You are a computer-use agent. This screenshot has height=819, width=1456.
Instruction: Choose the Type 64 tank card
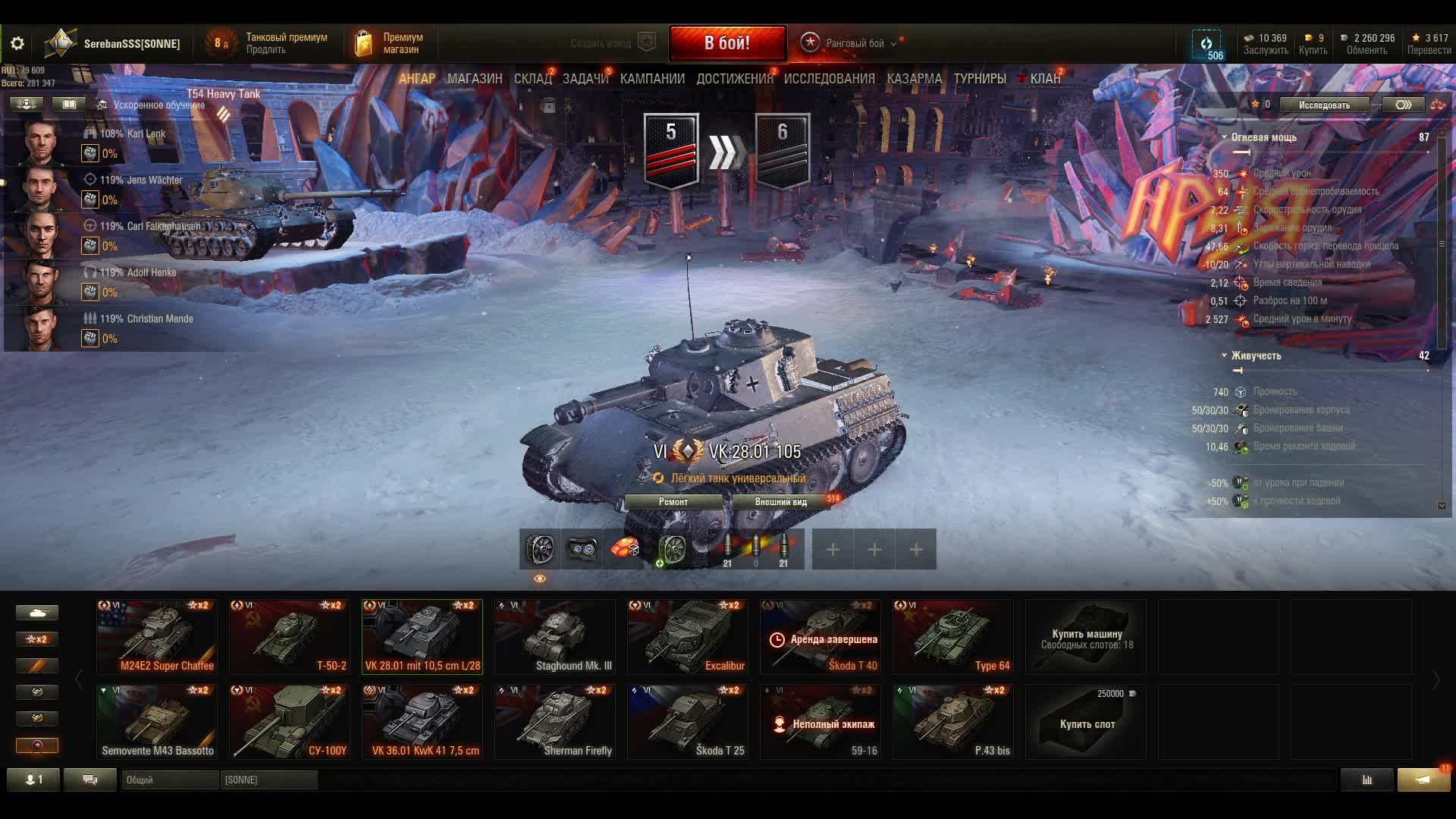(x=952, y=637)
